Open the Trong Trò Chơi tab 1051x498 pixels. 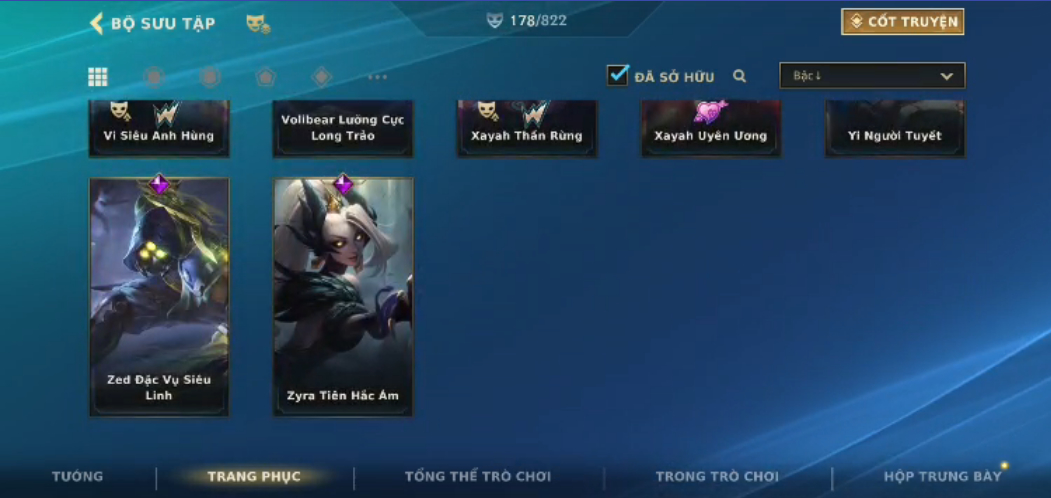tap(717, 476)
